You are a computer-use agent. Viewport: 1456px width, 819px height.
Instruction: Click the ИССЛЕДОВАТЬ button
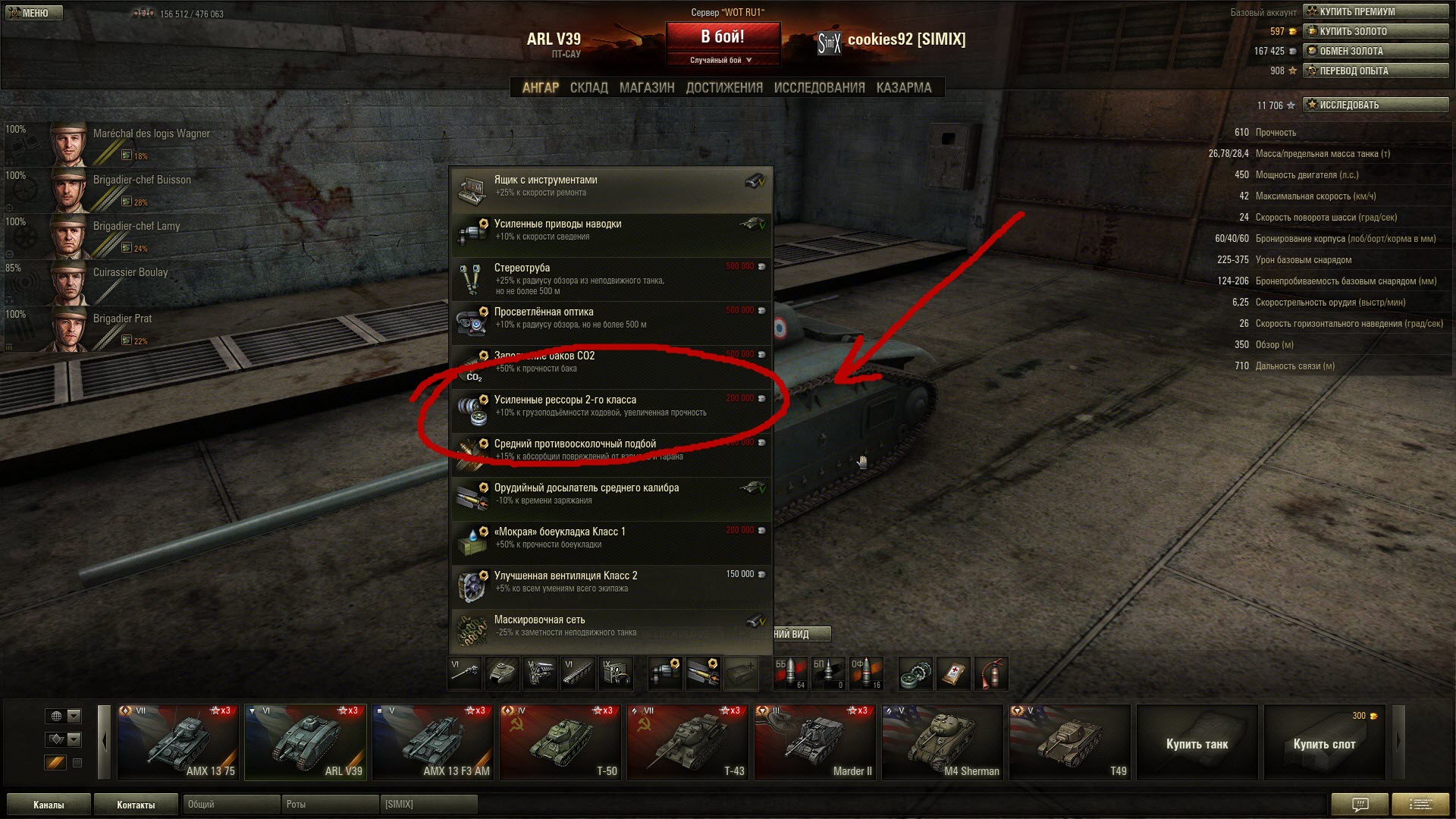pos(1375,105)
